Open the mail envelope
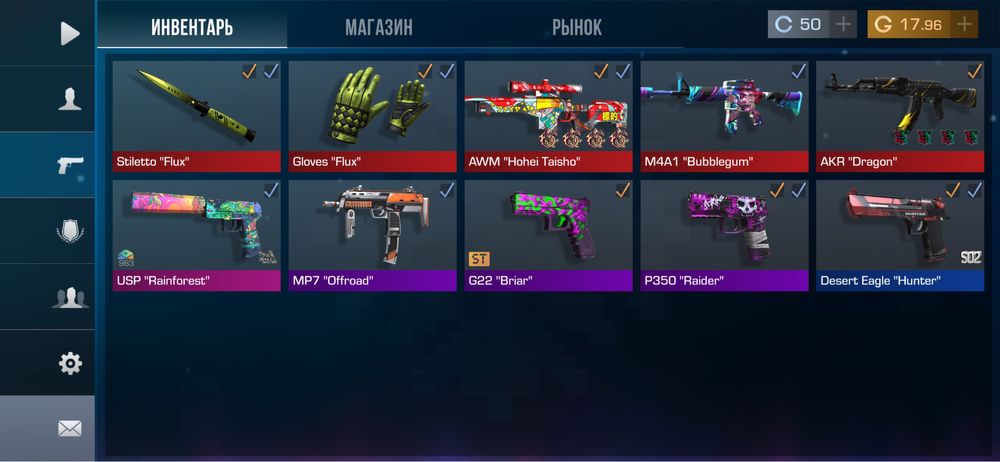Image resolution: width=1000 pixels, height=462 pixels. (x=69, y=429)
